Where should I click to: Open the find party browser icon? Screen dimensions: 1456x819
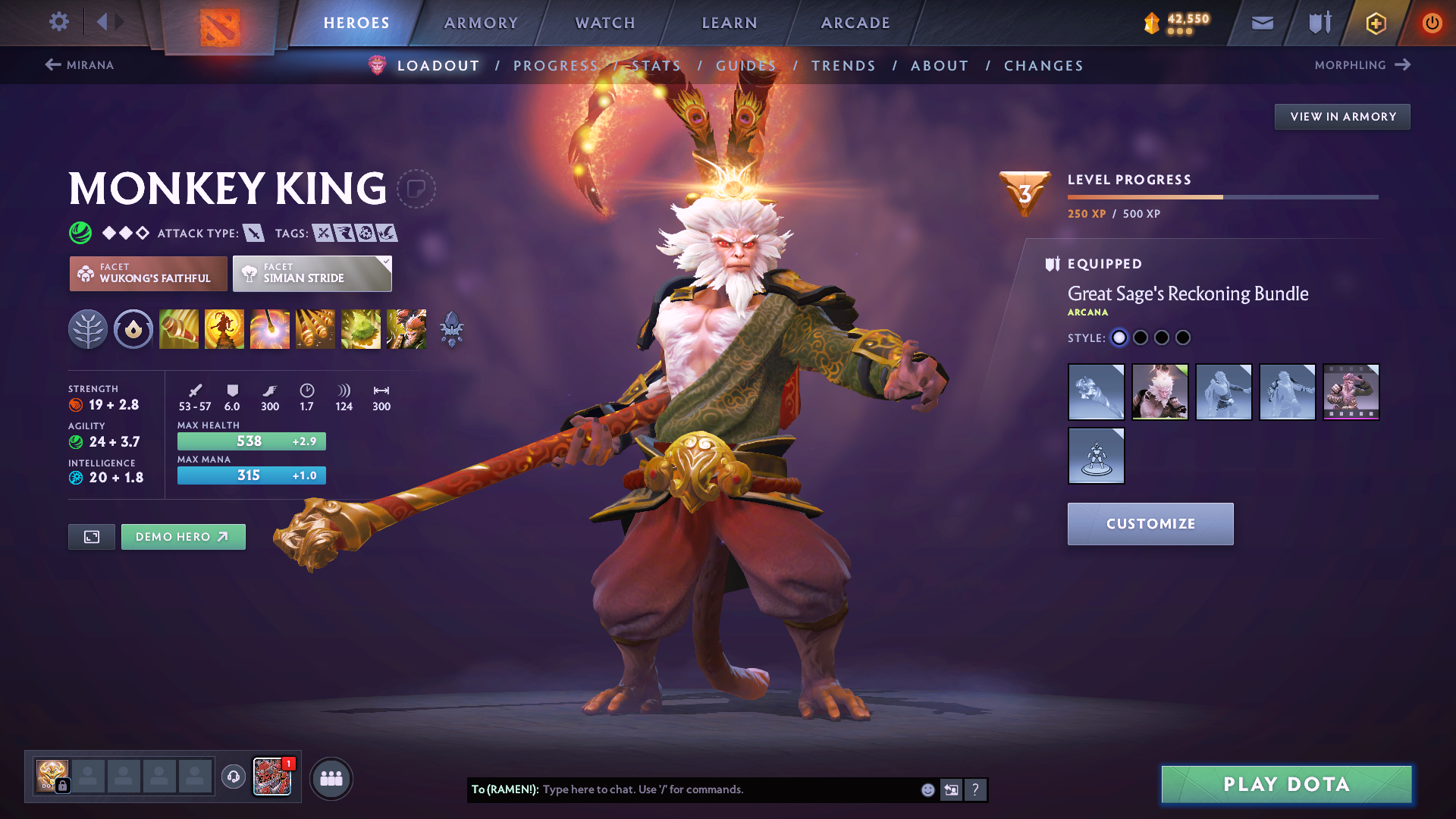tap(331, 777)
